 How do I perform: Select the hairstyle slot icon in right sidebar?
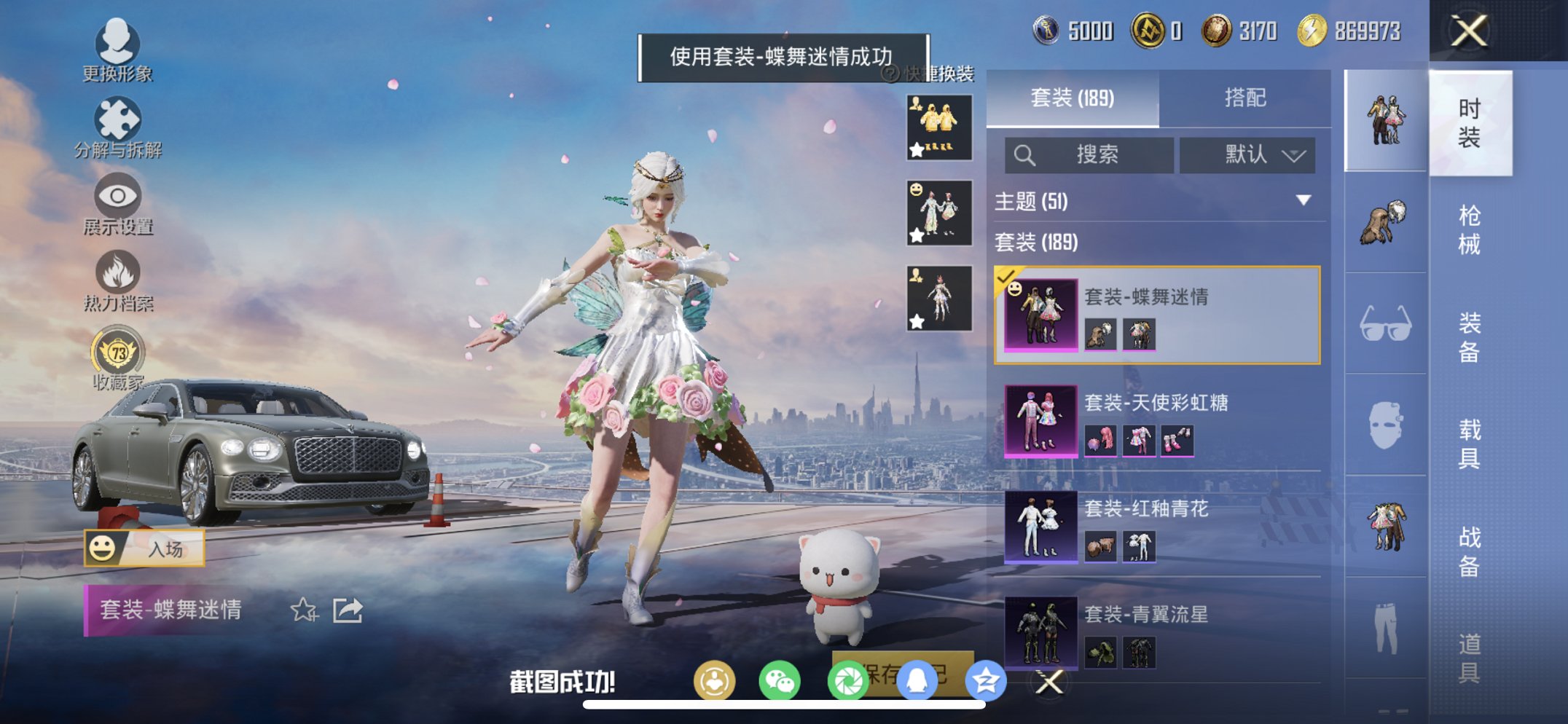tap(1384, 219)
